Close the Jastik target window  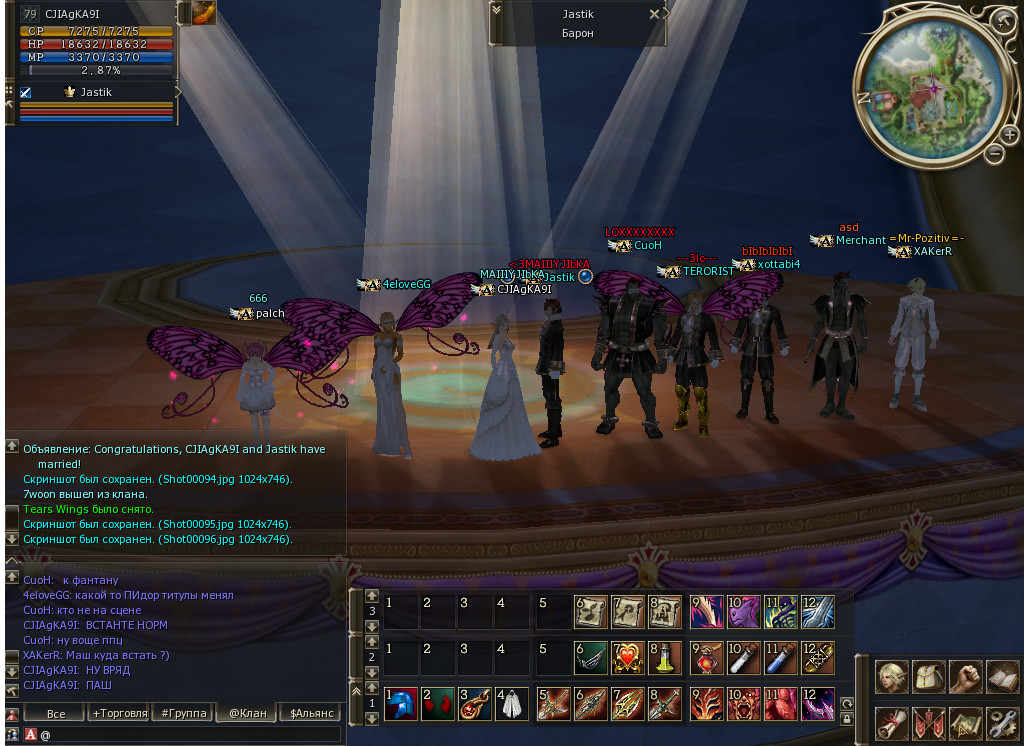[x=654, y=14]
